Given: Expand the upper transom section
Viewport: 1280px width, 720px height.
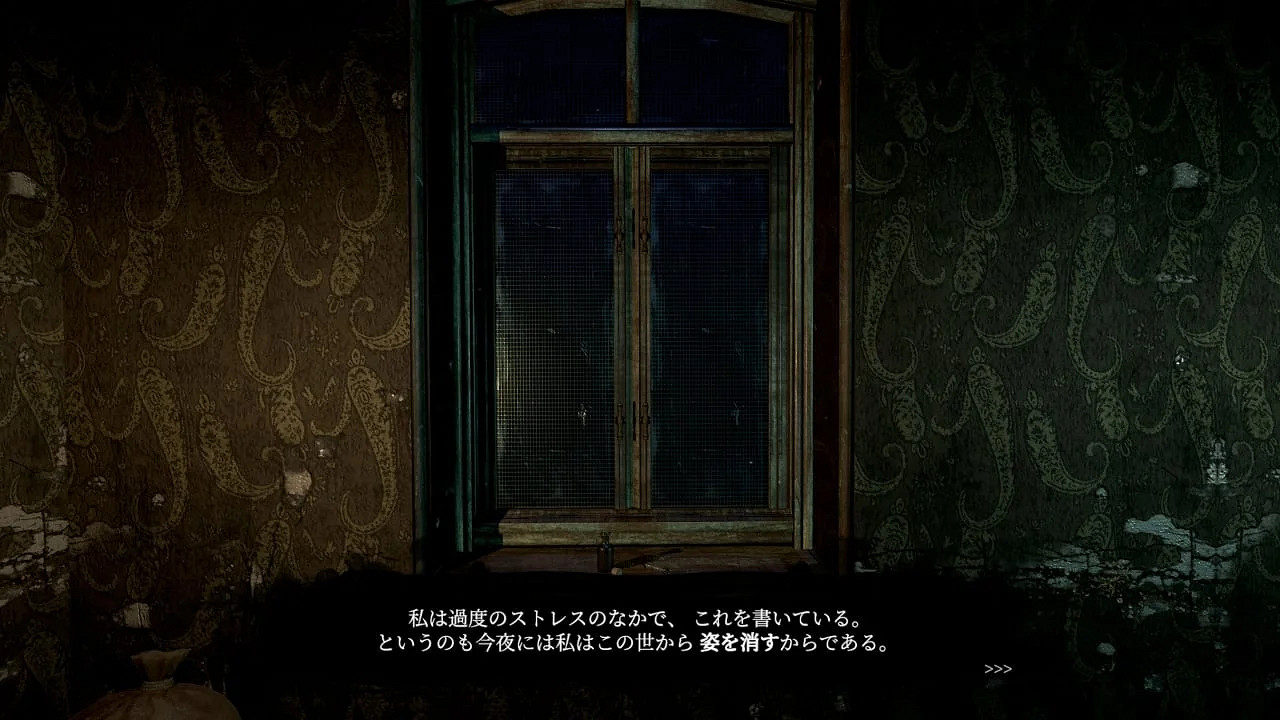Looking at the screenshot, I should [630, 70].
